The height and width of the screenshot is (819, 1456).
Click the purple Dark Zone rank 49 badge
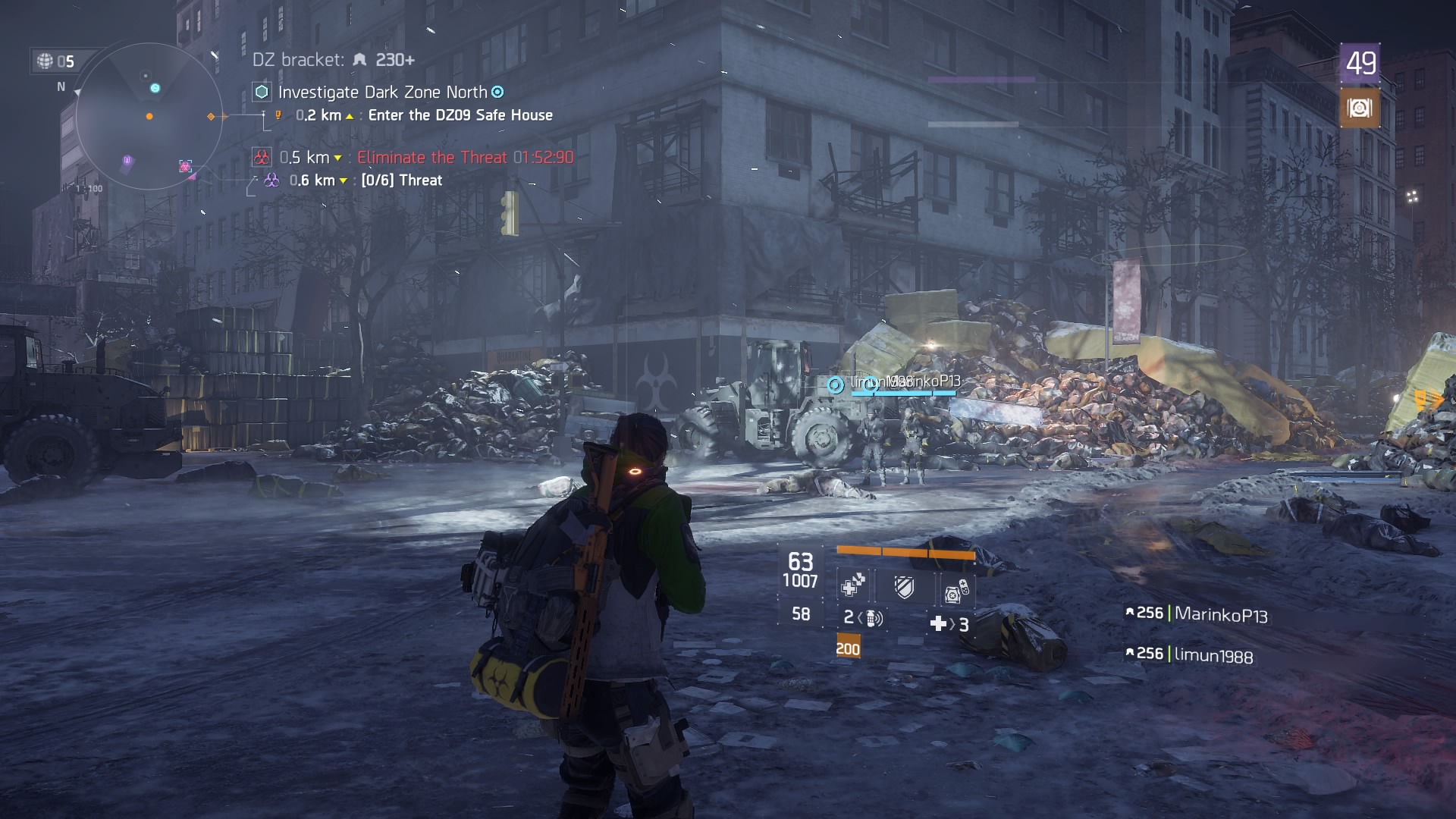coord(1360,64)
